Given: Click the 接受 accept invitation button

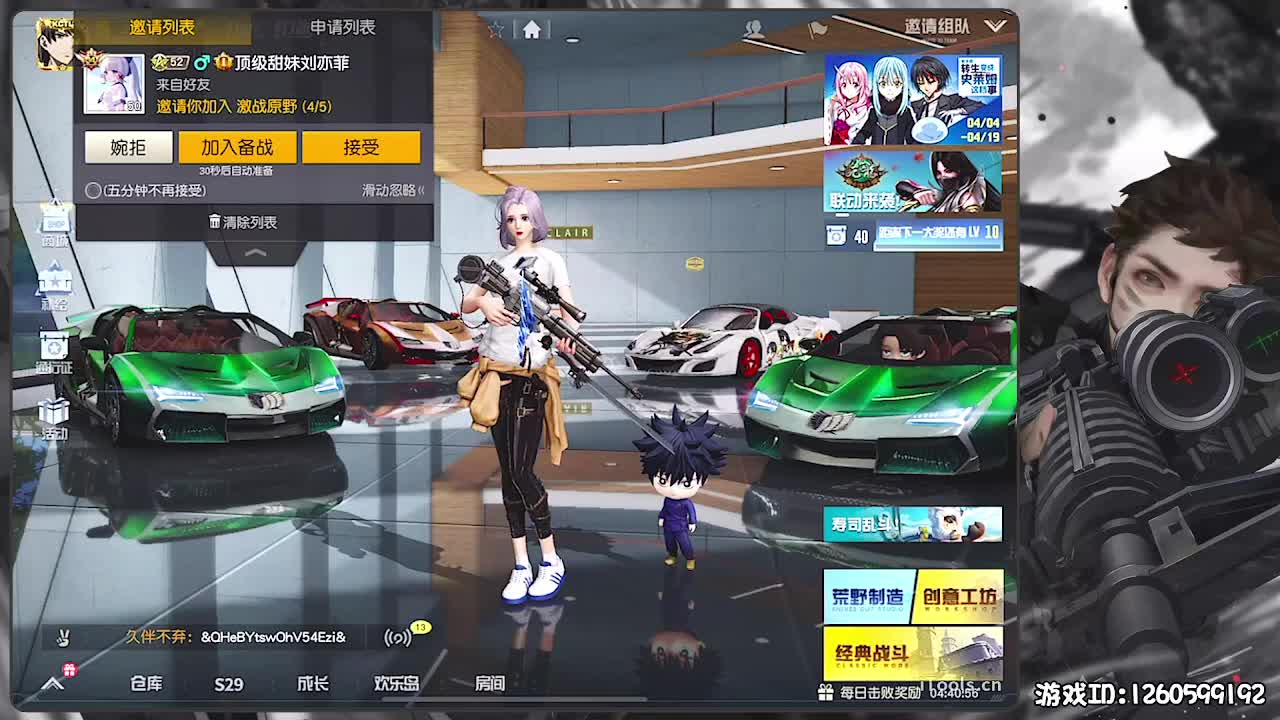Looking at the screenshot, I should [x=362, y=147].
